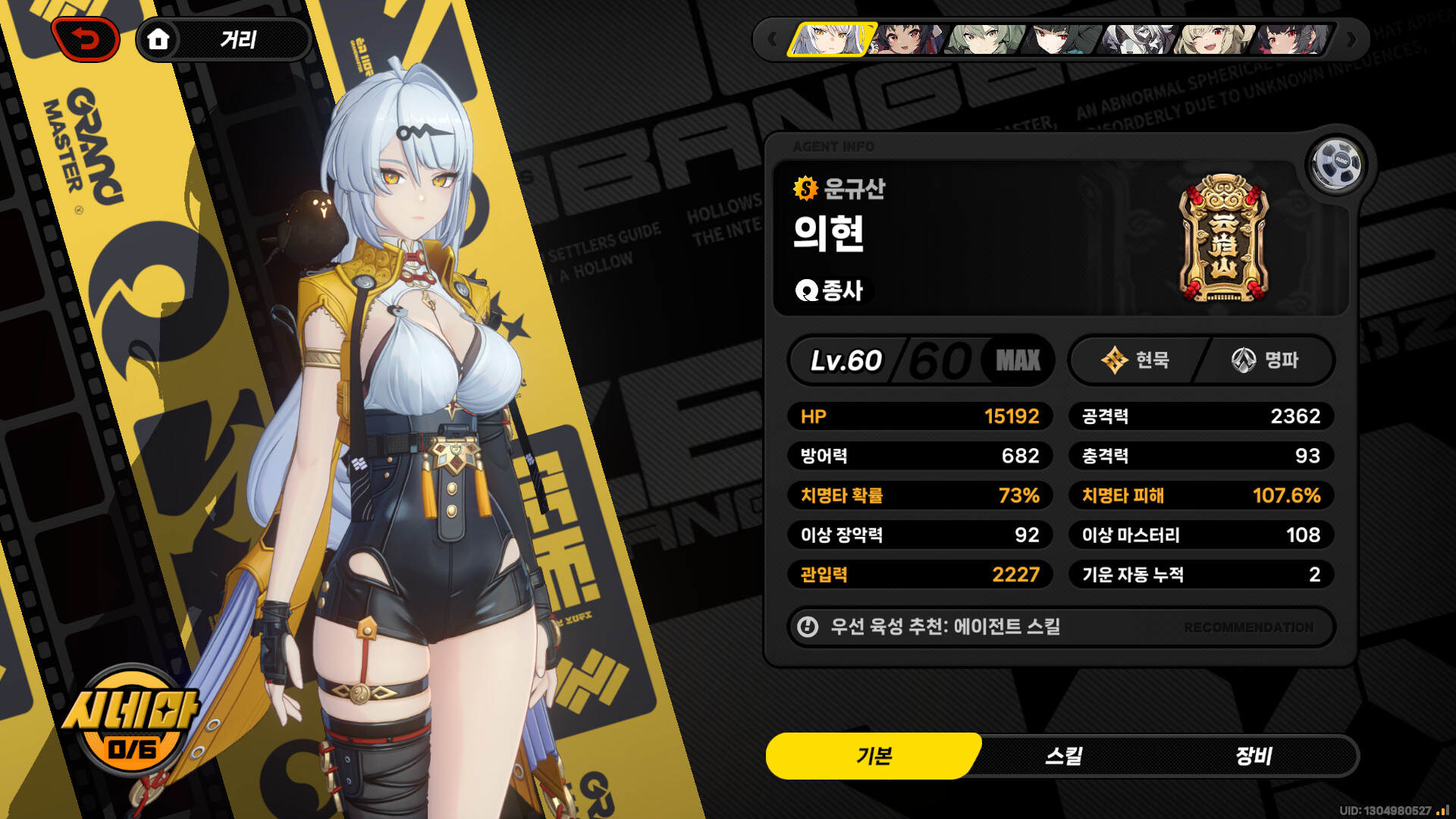Switch to the 스킬 tab
Image resolution: width=1456 pixels, height=819 pixels.
[x=1064, y=756]
